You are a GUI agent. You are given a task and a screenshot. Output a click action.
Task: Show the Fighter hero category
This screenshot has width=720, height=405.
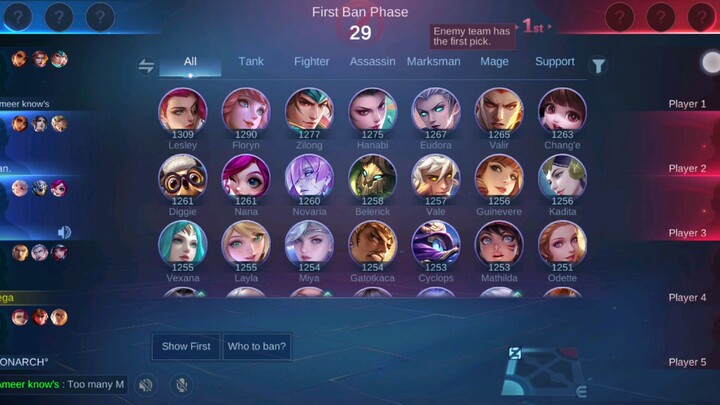click(312, 62)
